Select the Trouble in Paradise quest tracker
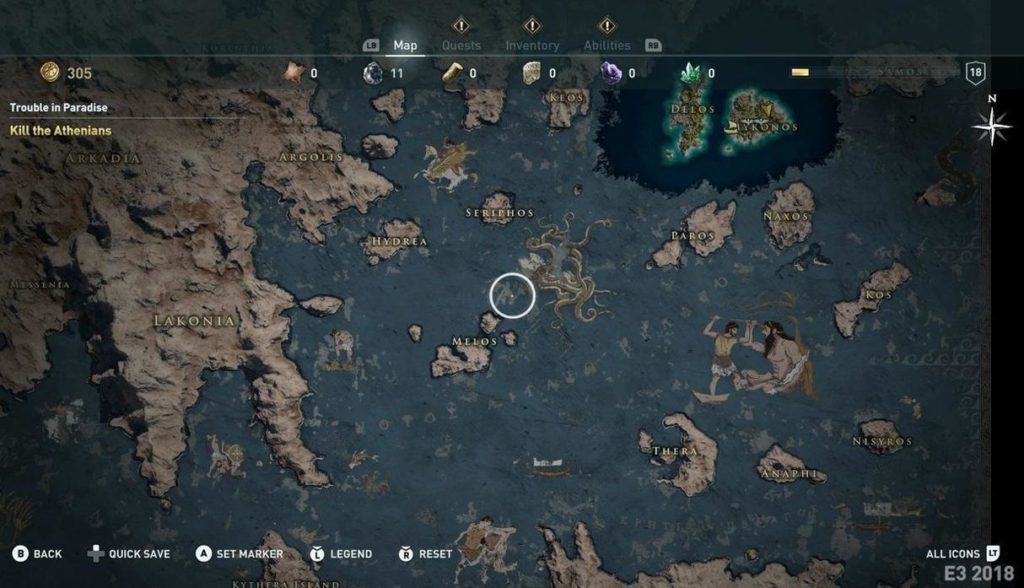Viewport: 1024px width, 588px height. pos(59,107)
